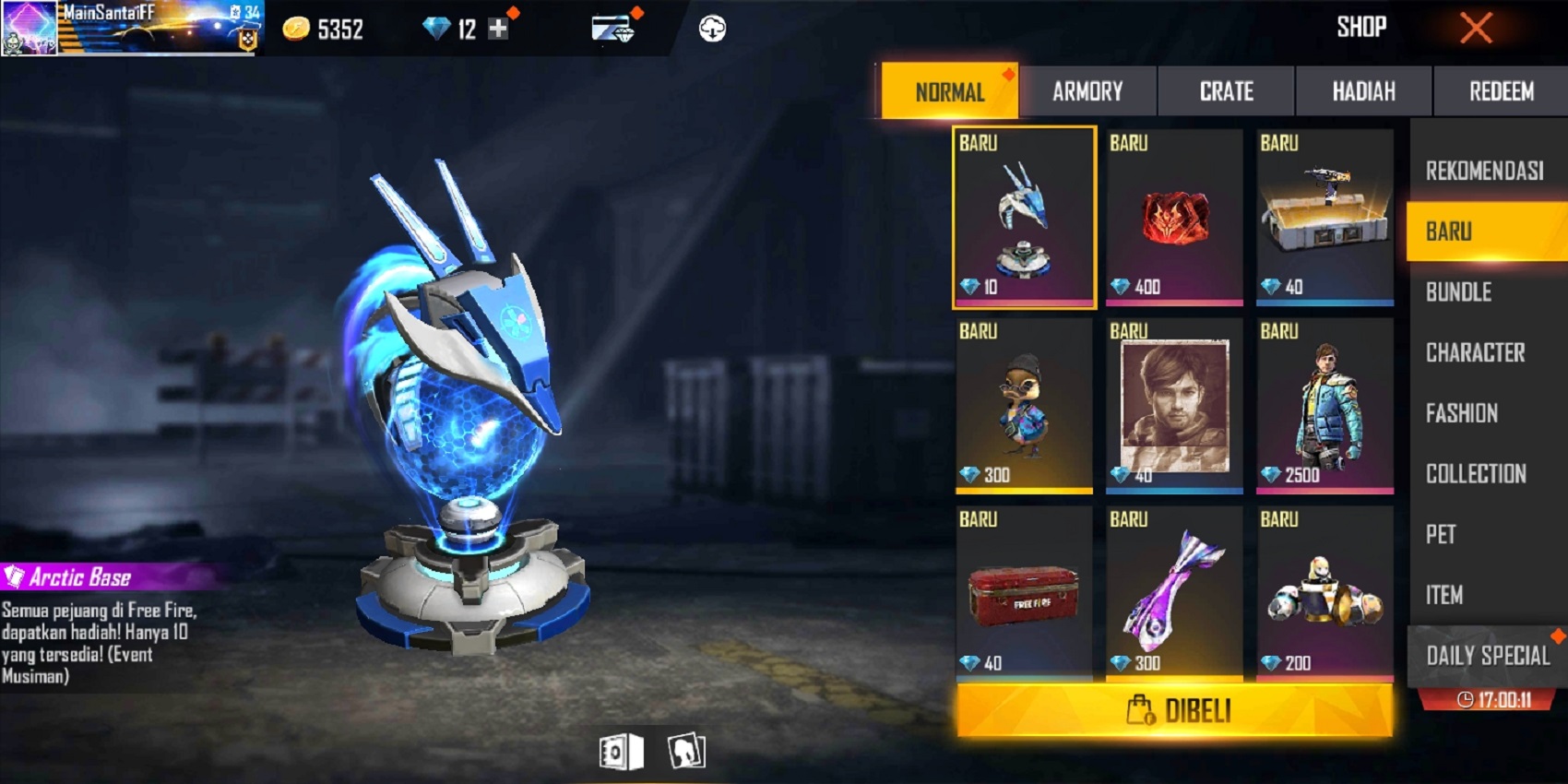This screenshot has height=784, width=1568.
Task: Open the CRATE tab
Action: (x=1225, y=91)
